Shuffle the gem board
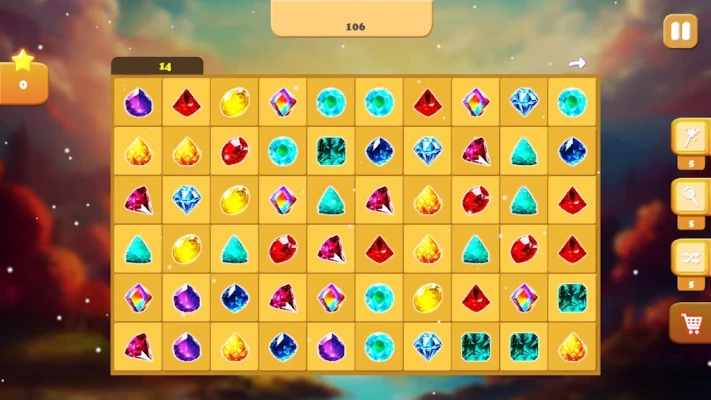Viewport: 711px width, 400px height. pos(691,256)
